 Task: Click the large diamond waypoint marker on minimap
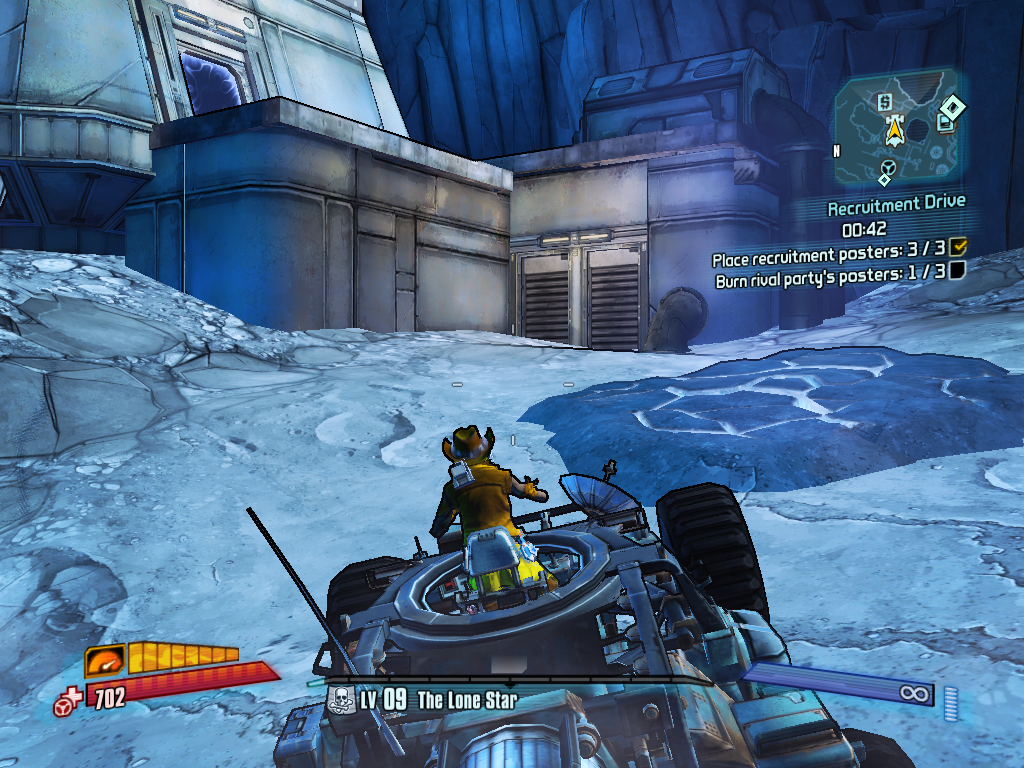click(953, 106)
